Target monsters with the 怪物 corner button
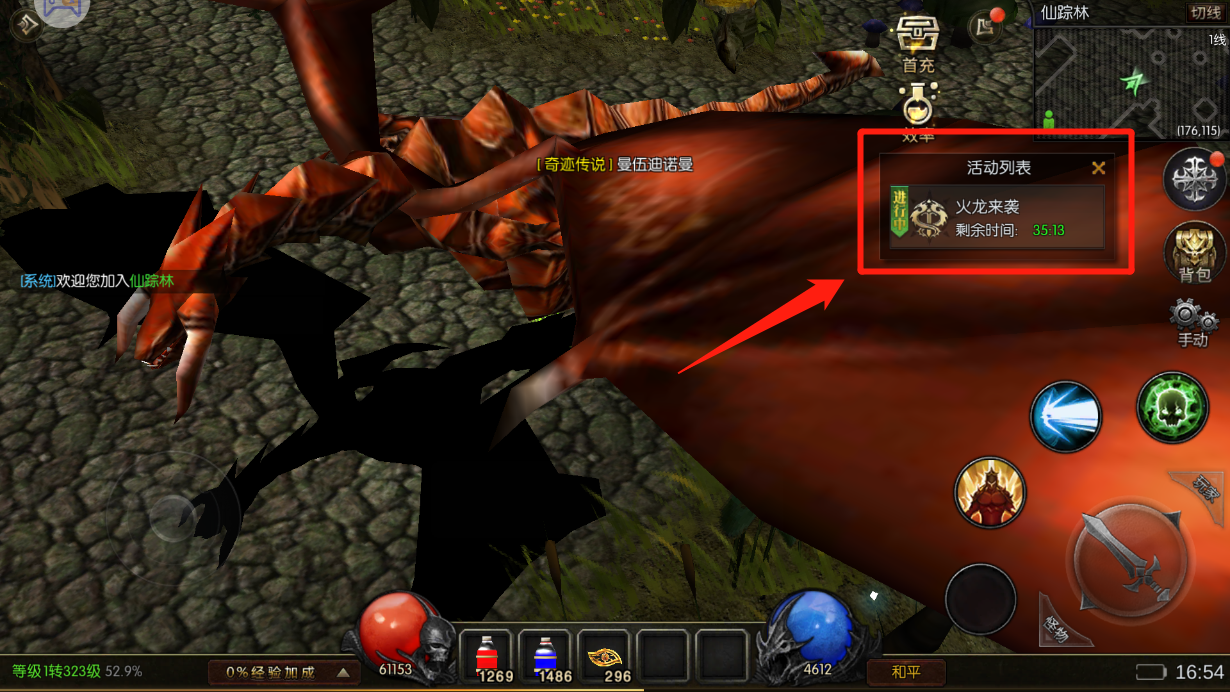This screenshot has height=692, width=1230. [1058, 627]
